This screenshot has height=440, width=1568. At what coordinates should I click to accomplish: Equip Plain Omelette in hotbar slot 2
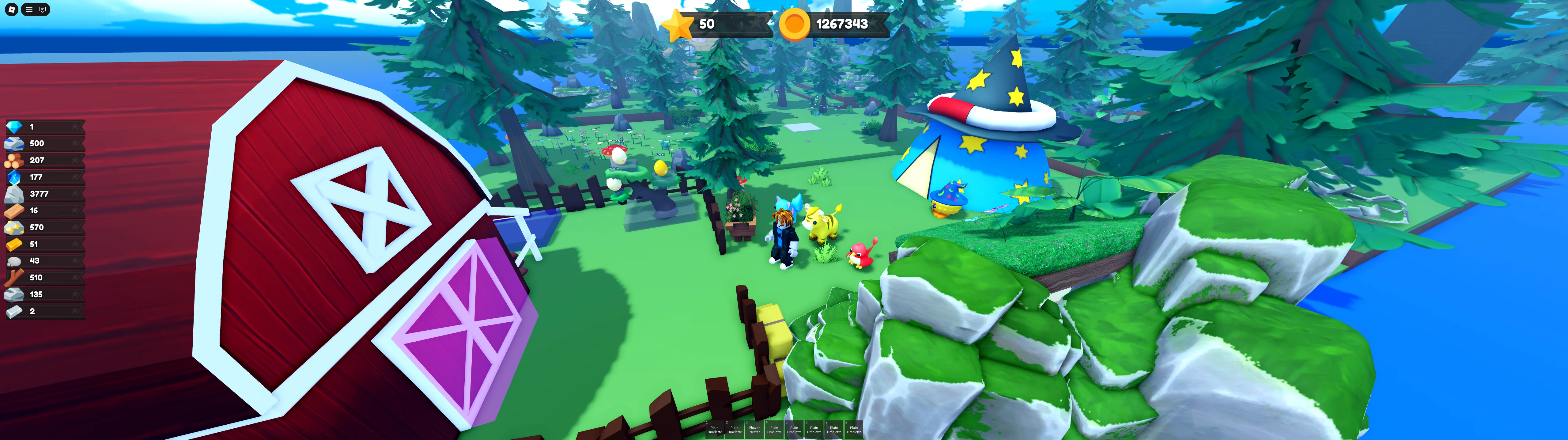point(734,429)
